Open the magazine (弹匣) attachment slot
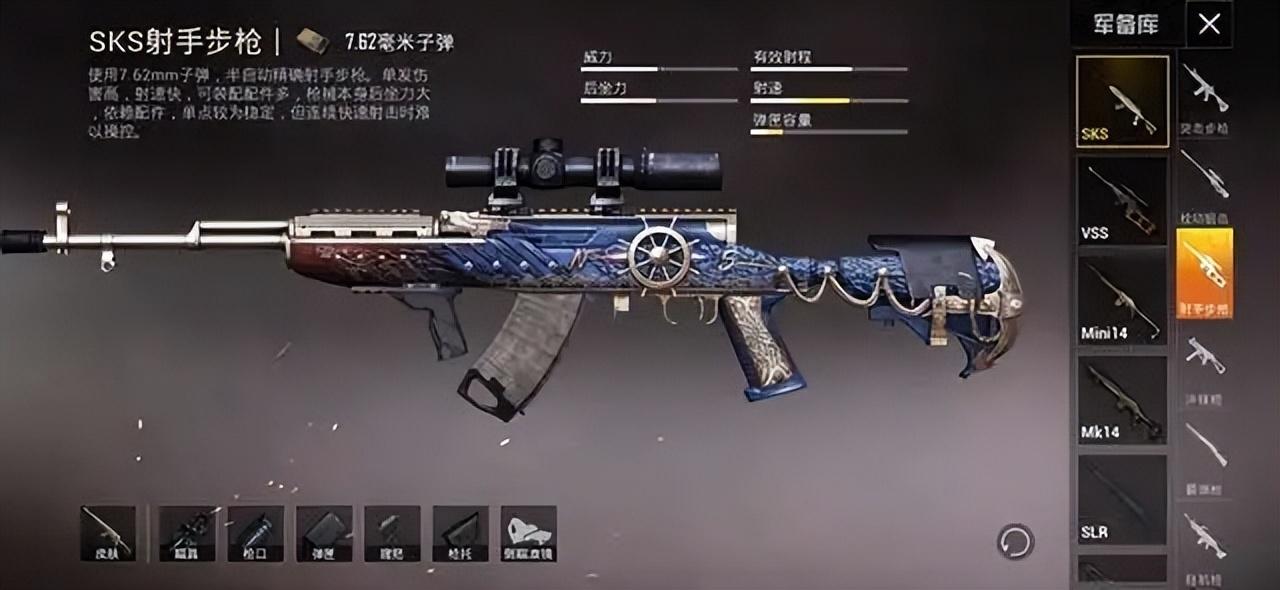Screen dimensions: 1280x590 pyautogui.click(x=324, y=533)
